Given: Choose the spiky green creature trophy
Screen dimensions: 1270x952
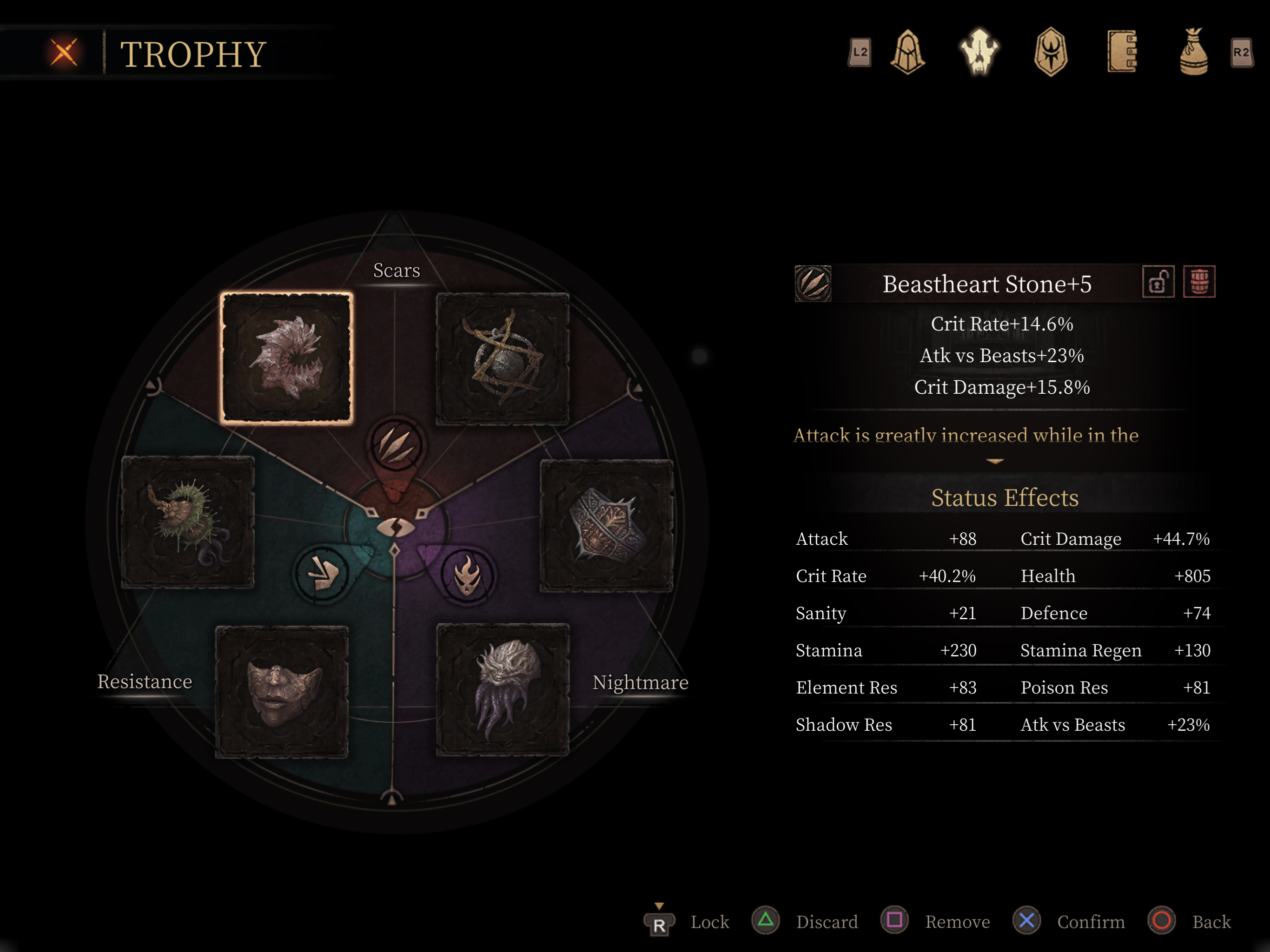Looking at the screenshot, I should tap(188, 522).
